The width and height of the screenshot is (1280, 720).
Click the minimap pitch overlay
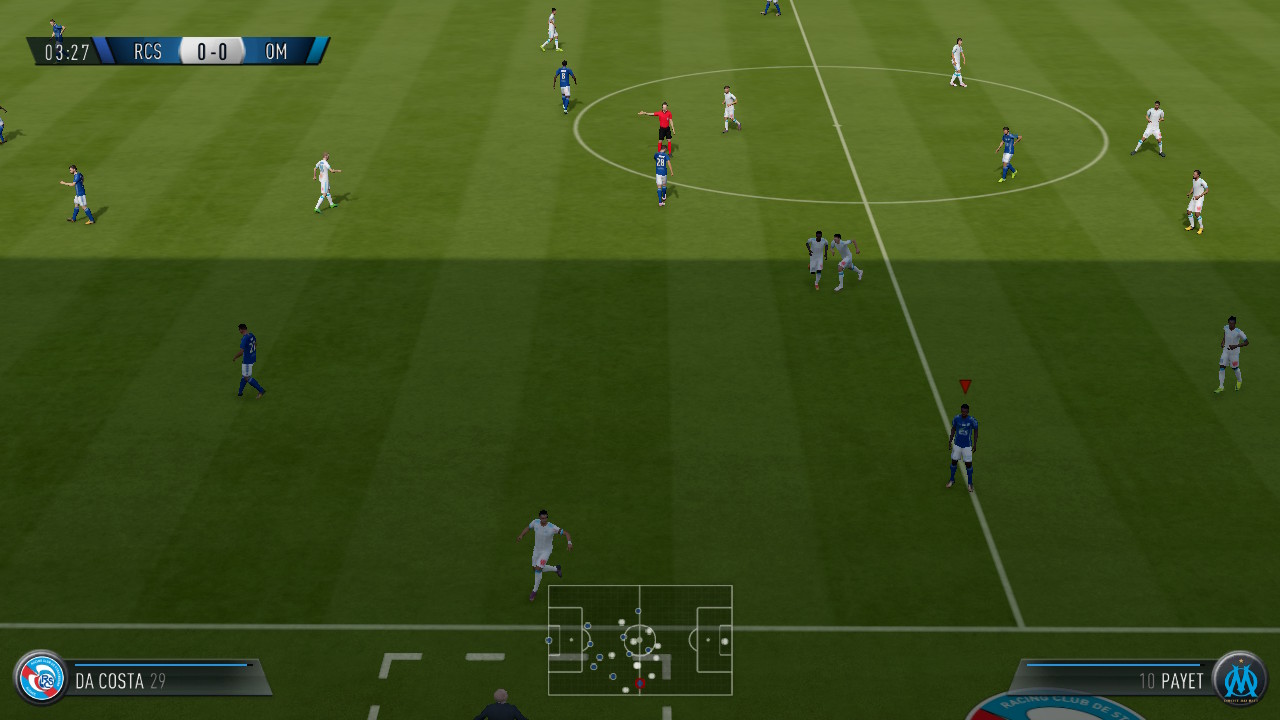640,640
